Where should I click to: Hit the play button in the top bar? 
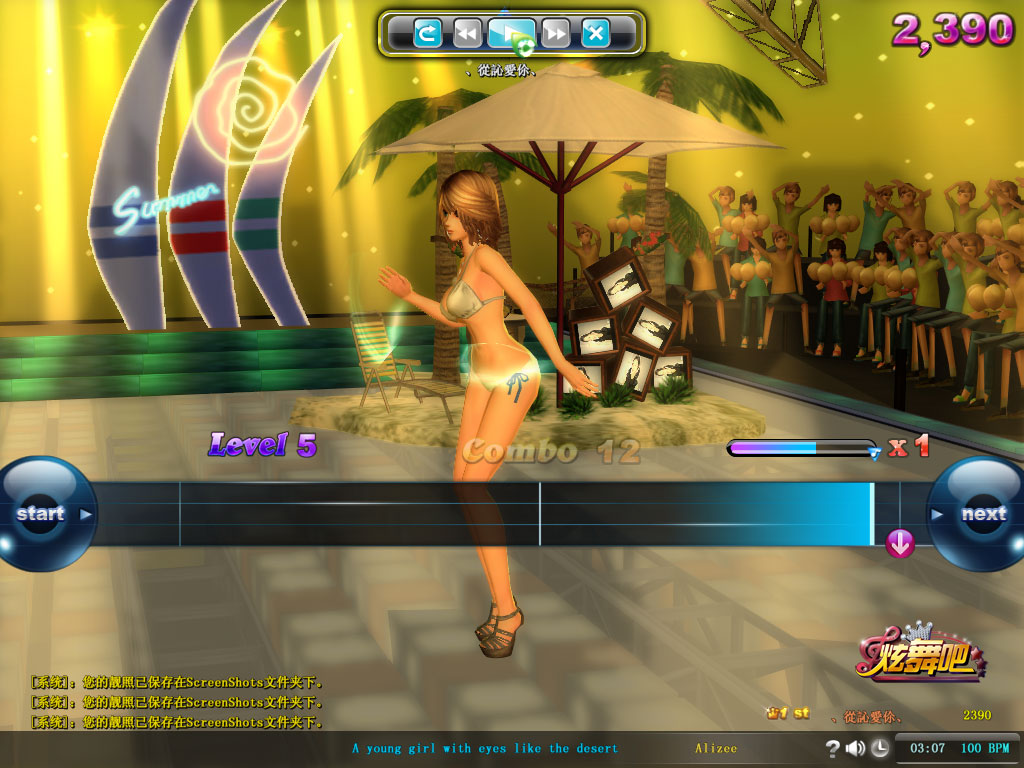[x=510, y=34]
